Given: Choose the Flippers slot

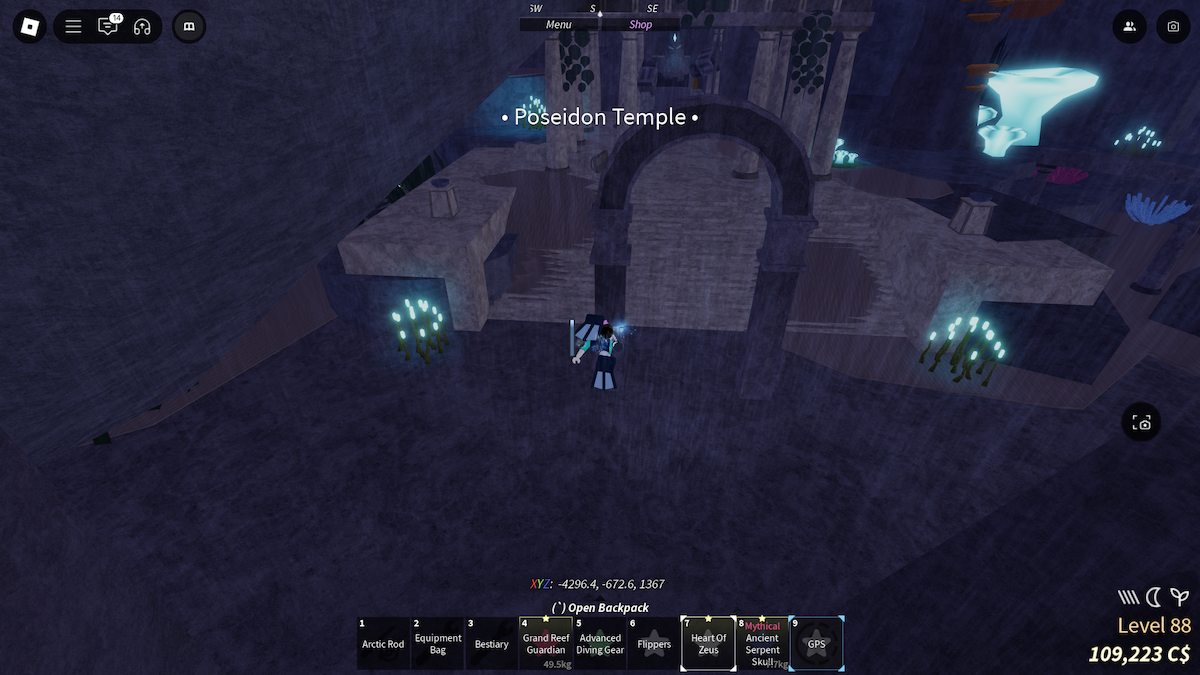Looking at the screenshot, I should coord(654,644).
